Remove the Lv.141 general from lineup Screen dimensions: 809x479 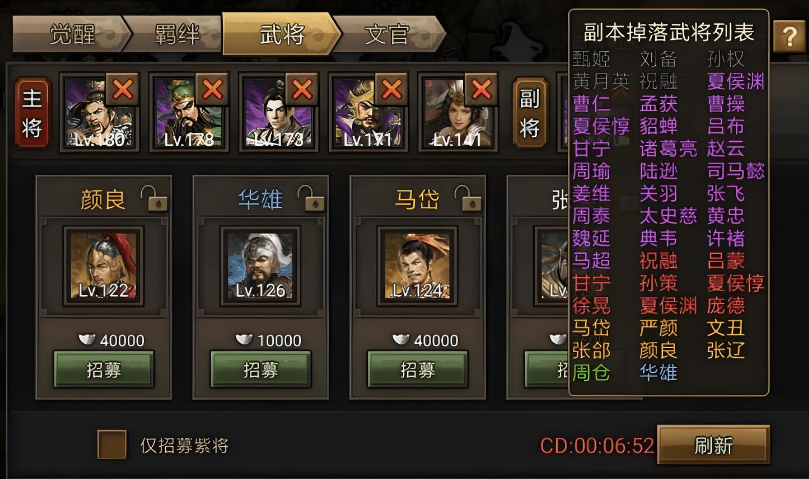click(482, 89)
